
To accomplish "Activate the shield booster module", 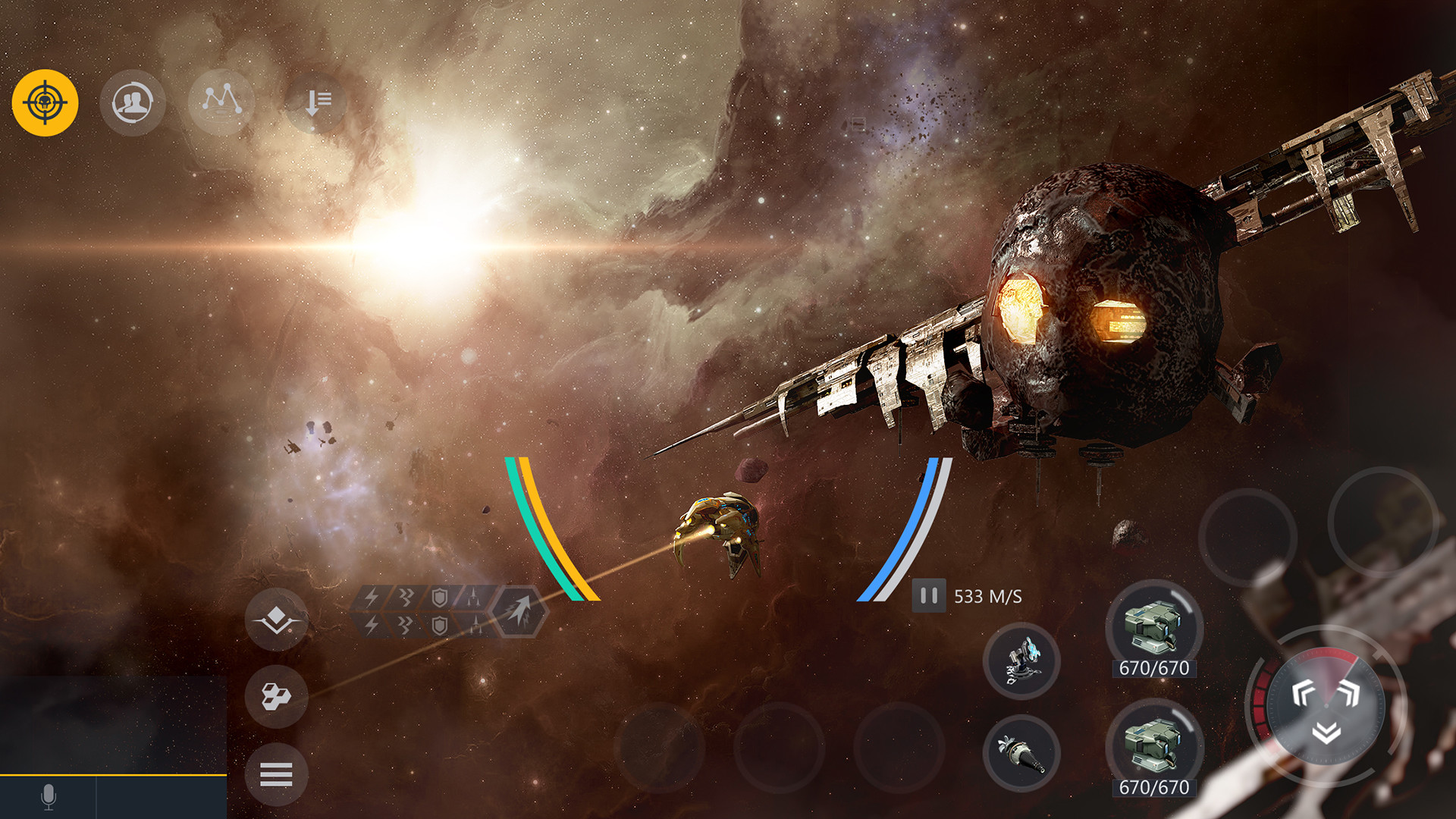I will [x=439, y=598].
